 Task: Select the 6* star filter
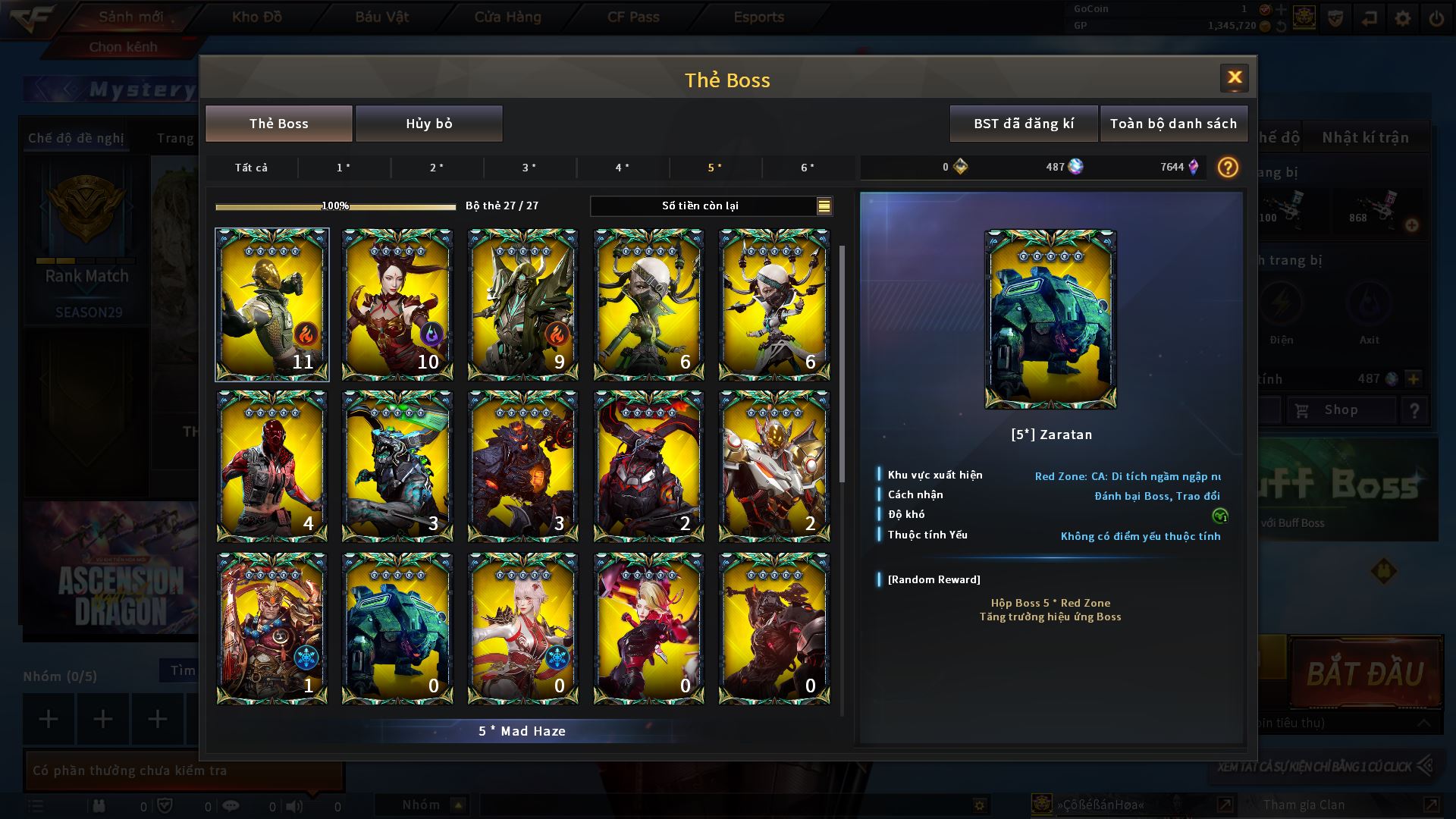point(808,168)
